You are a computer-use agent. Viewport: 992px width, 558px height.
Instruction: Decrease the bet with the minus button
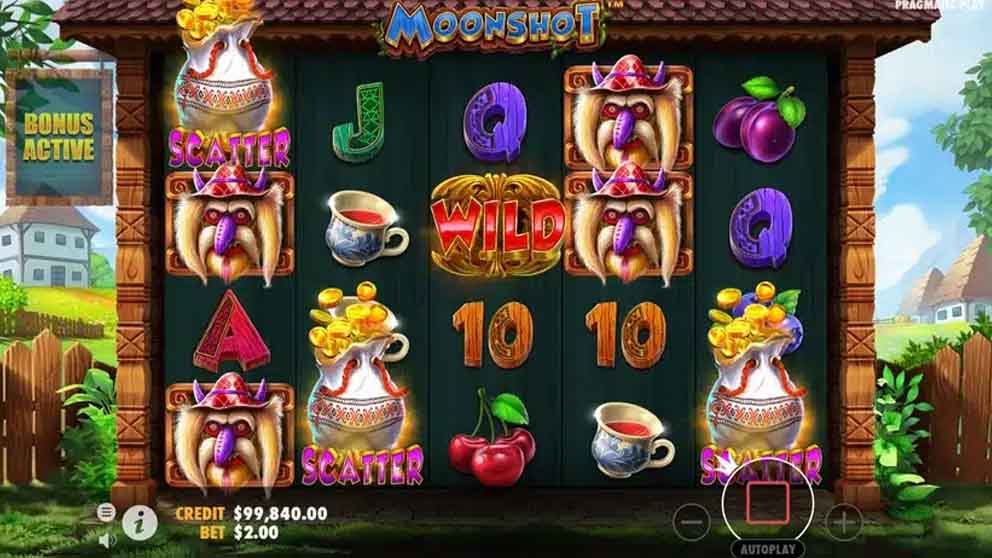click(x=691, y=521)
